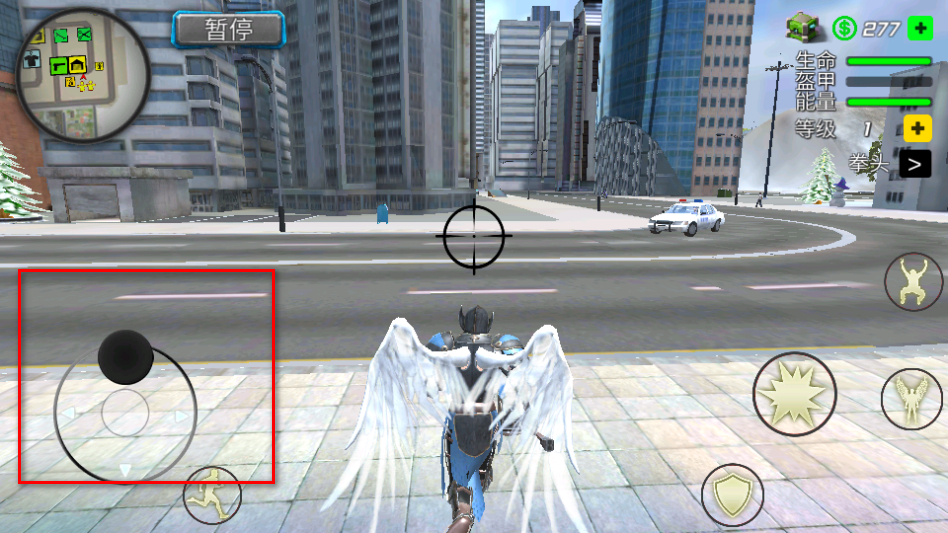Toggle the running figure sprint button

click(212, 495)
